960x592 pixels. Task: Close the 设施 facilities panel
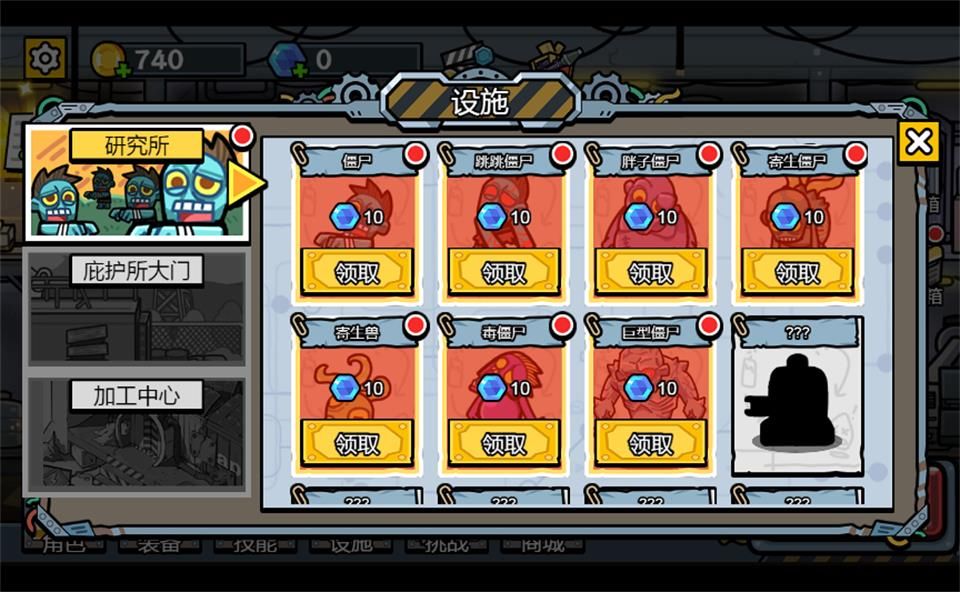point(918,143)
